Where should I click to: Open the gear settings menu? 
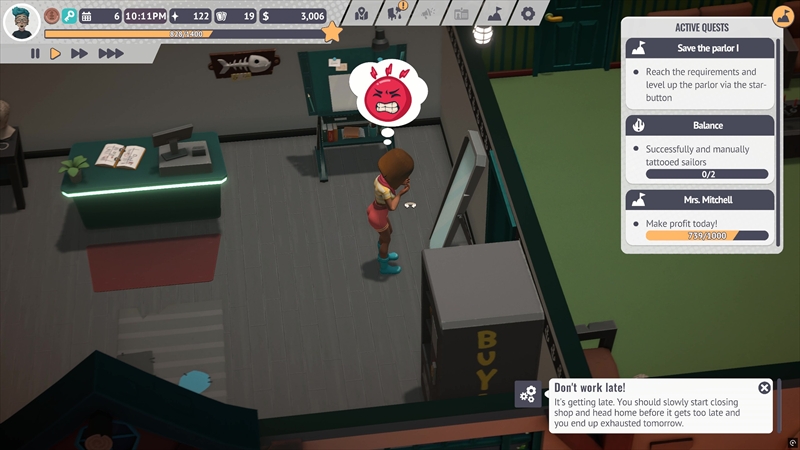tap(527, 14)
